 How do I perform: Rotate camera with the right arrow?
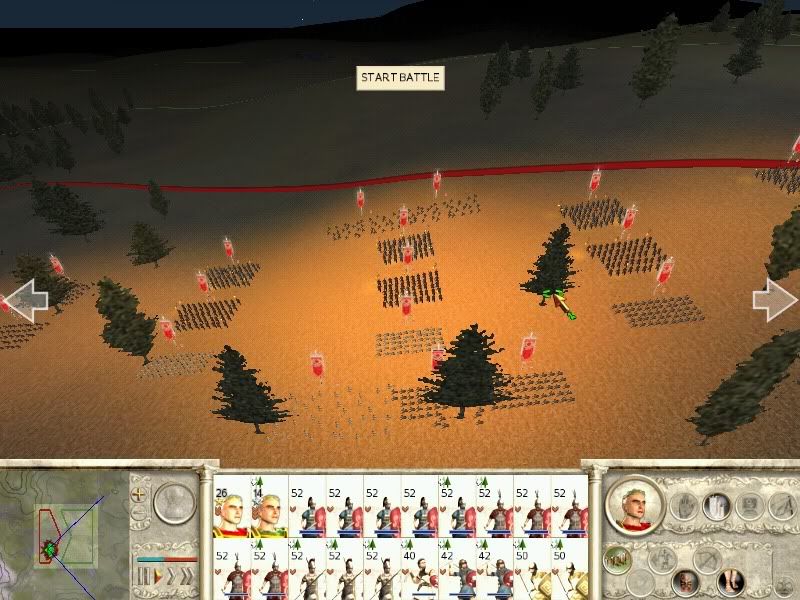coord(774,299)
